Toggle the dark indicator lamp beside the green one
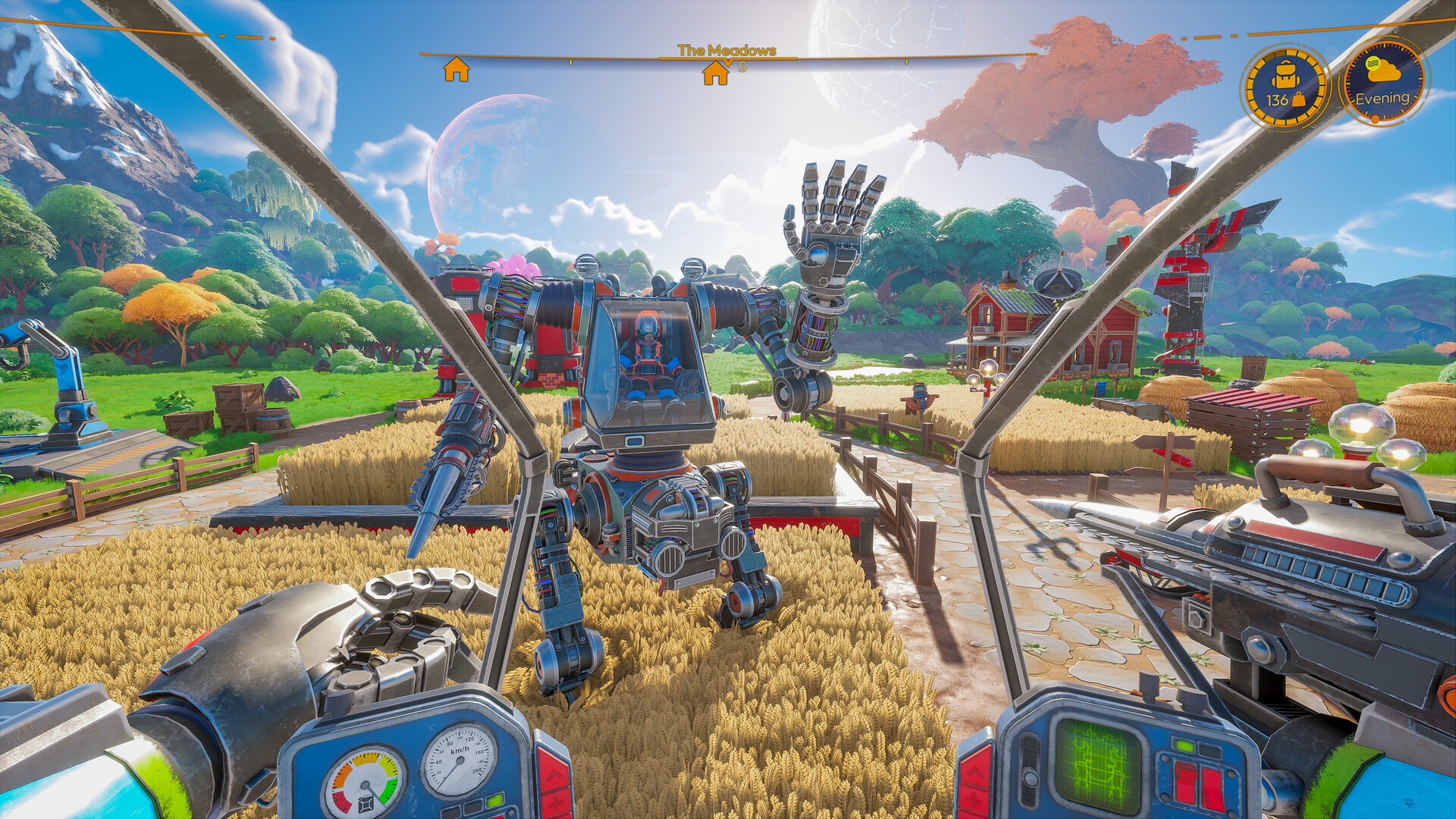Viewport: 1456px width, 819px height. [x=473, y=806]
